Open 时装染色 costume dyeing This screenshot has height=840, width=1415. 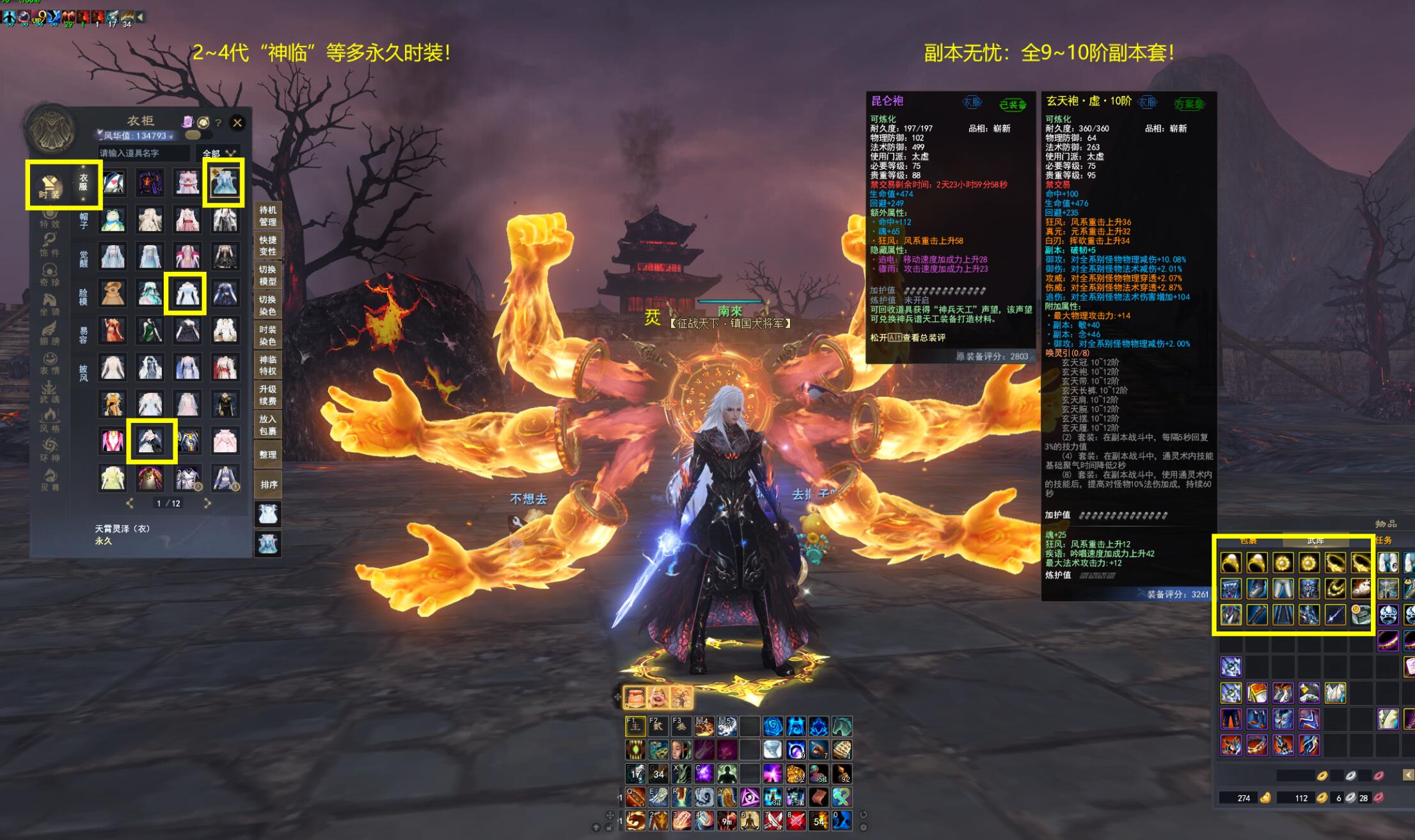pyautogui.click(x=268, y=335)
